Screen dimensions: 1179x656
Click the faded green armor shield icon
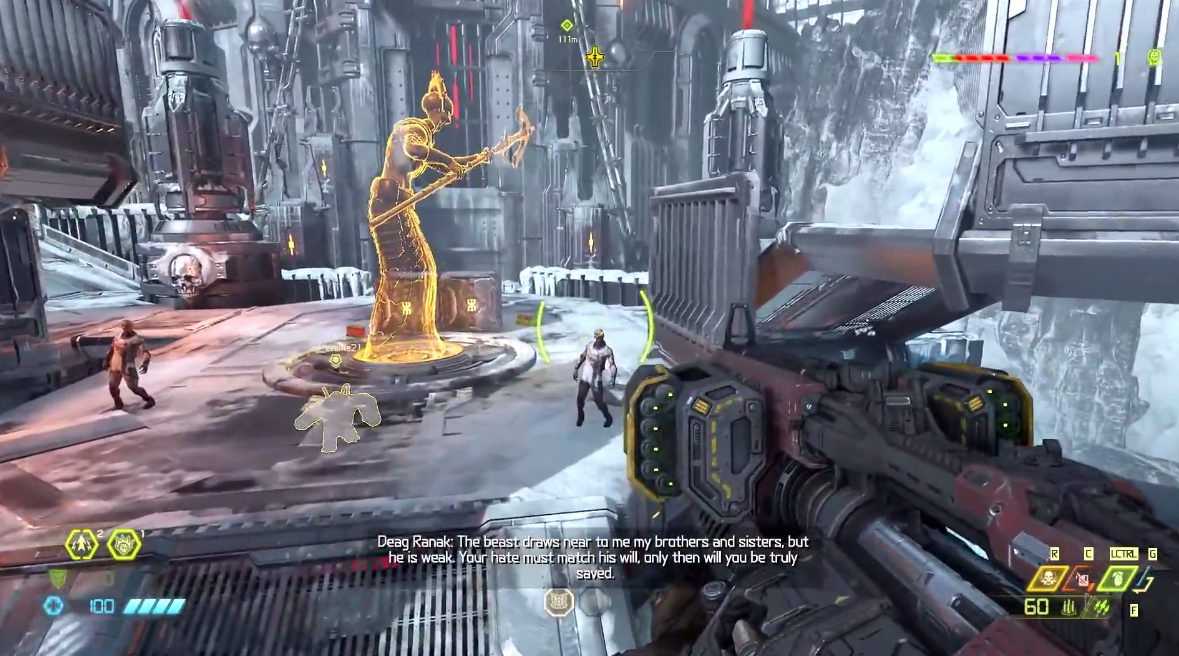tap(58, 578)
